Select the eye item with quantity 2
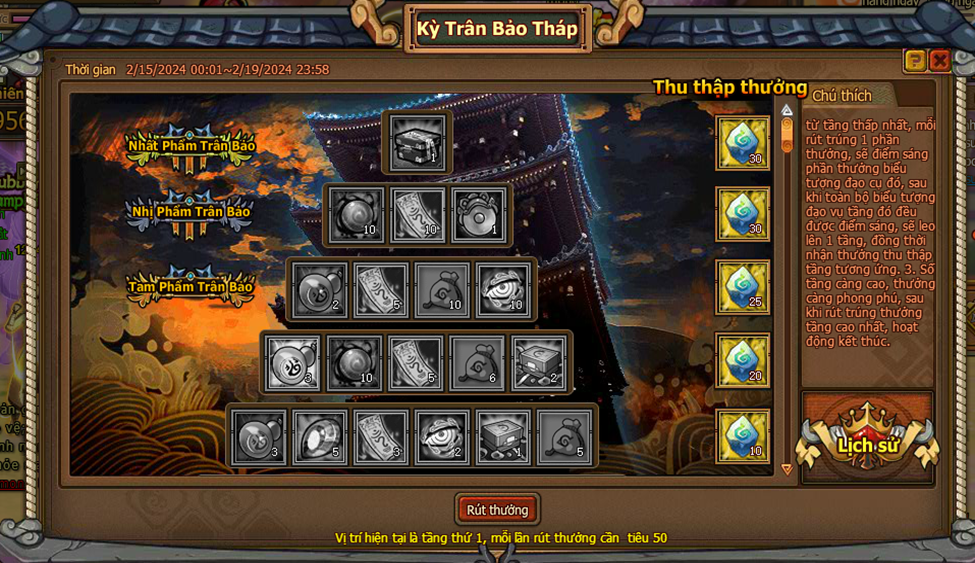 [442, 437]
